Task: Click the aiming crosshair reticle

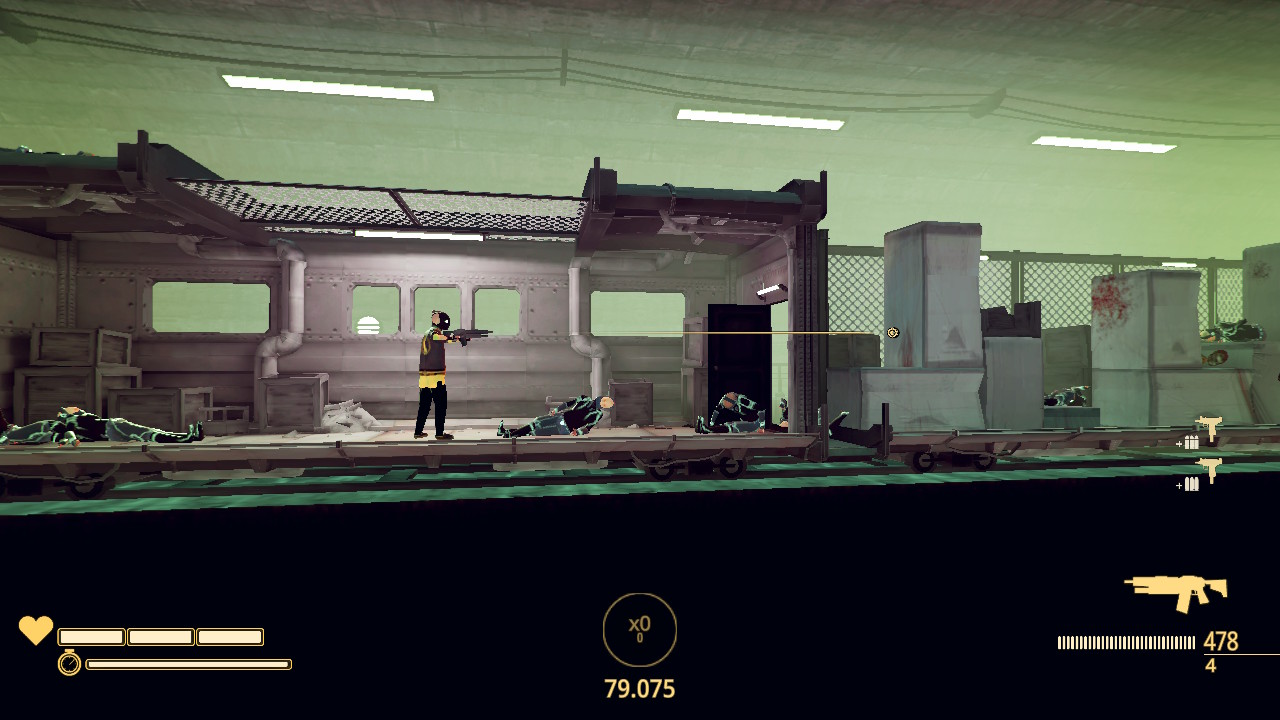Action: (x=893, y=333)
